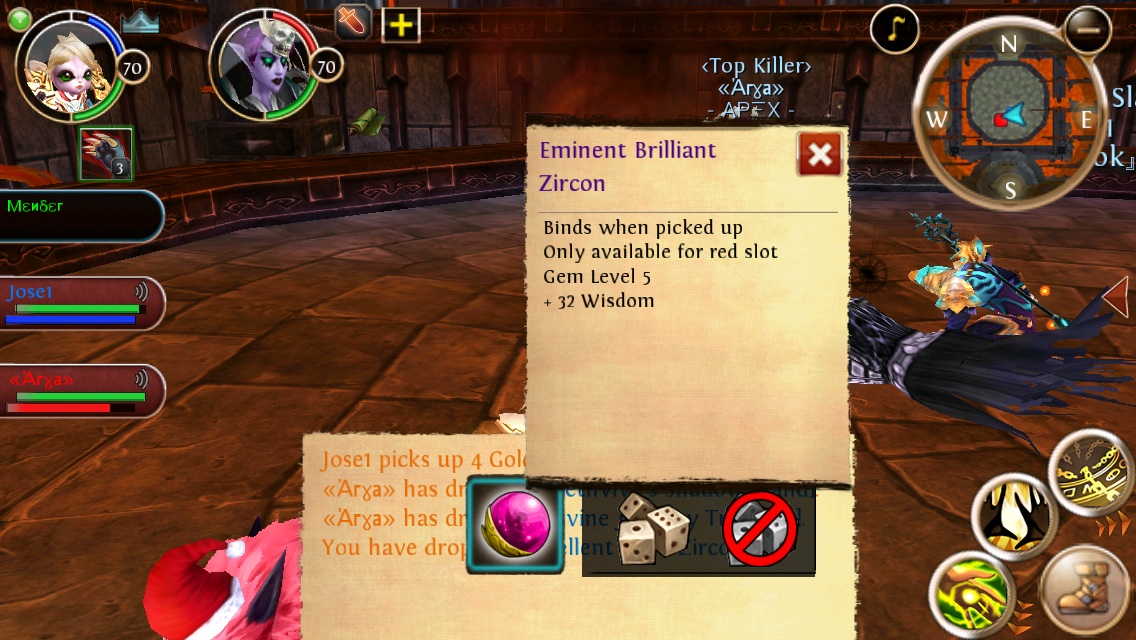This screenshot has width=1136, height=640.
Task: Tap the sword icon next to target portrait
Action: (354, 23)
